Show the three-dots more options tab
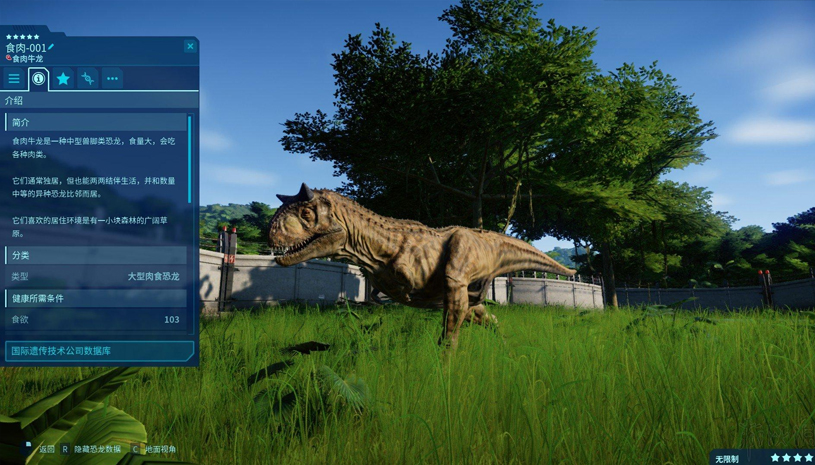The image size is (815, 465). pyautogui.click(x=112, y=78)
